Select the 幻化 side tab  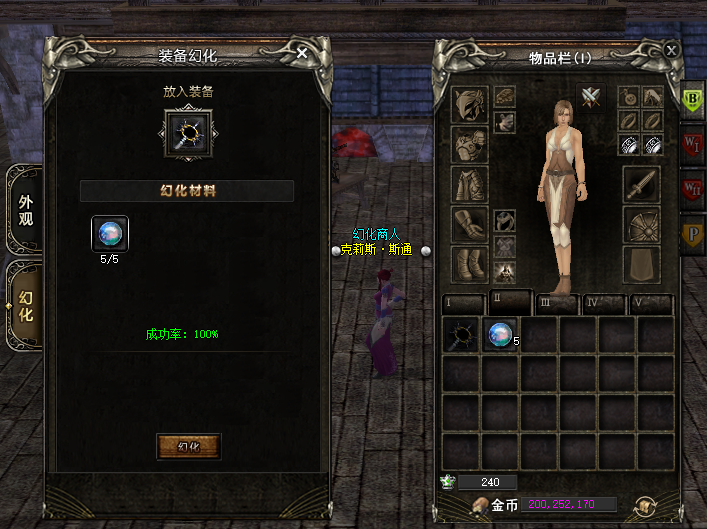25,305
